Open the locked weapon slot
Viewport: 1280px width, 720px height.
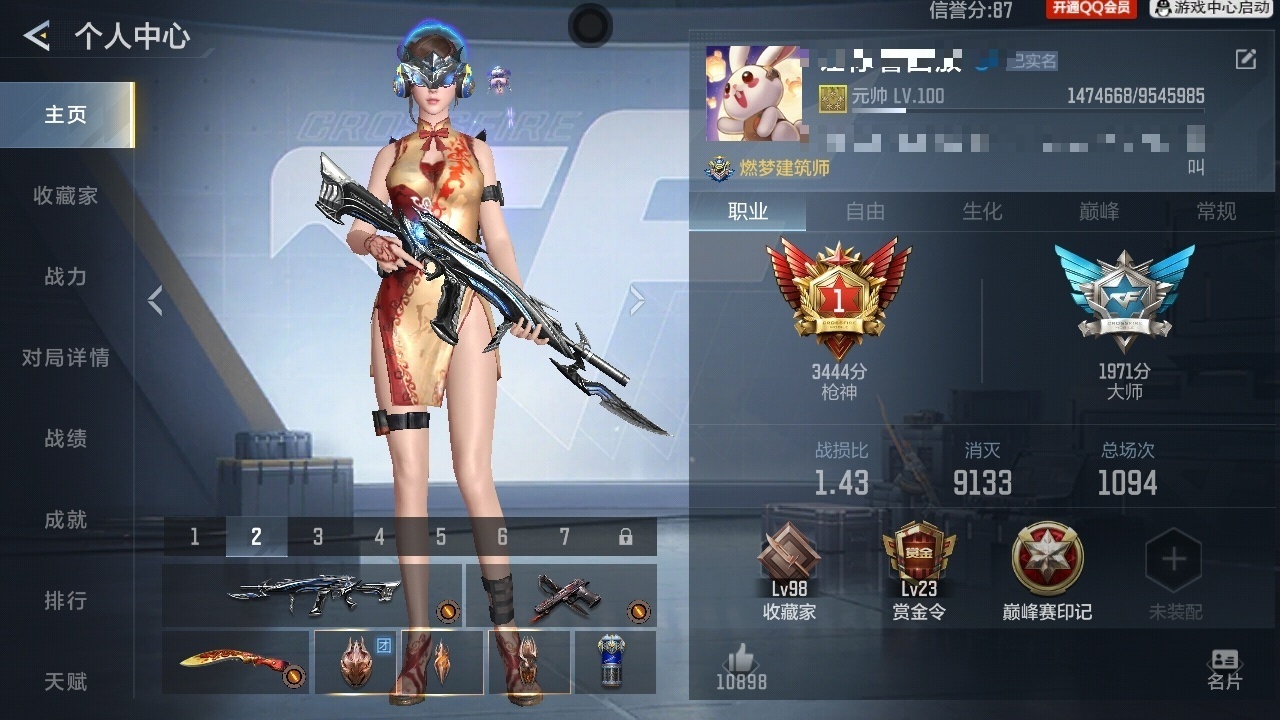point(625,536)
